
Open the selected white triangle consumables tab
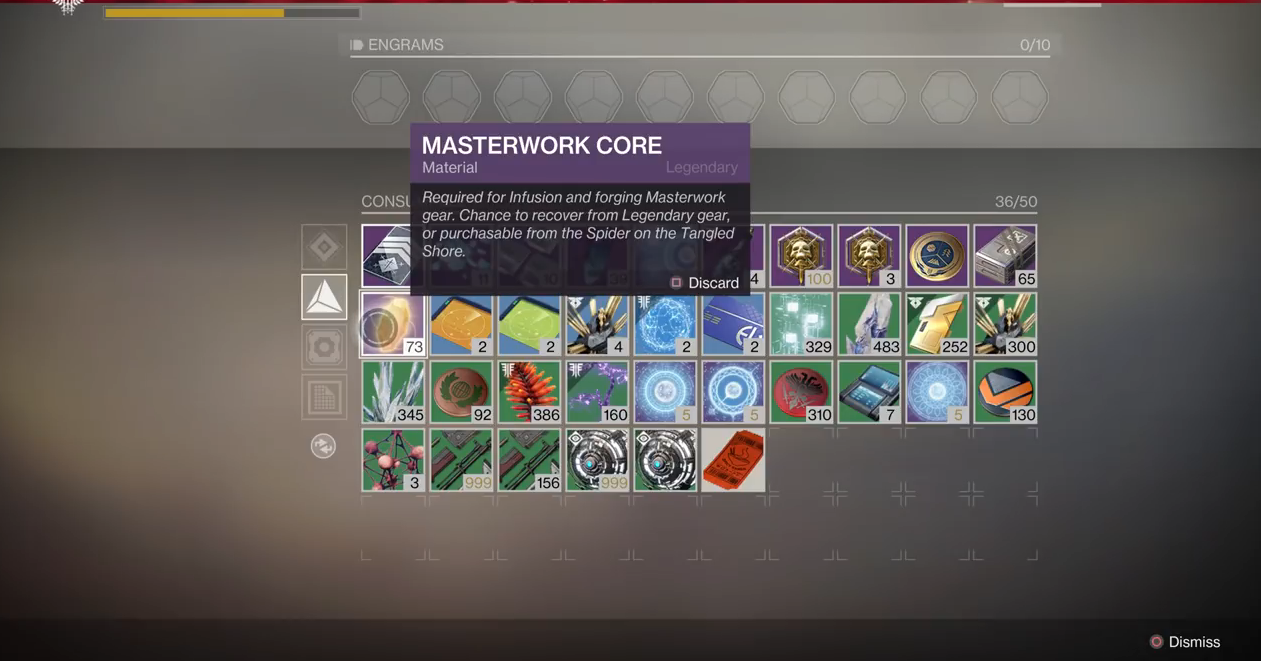coord(324,297)
